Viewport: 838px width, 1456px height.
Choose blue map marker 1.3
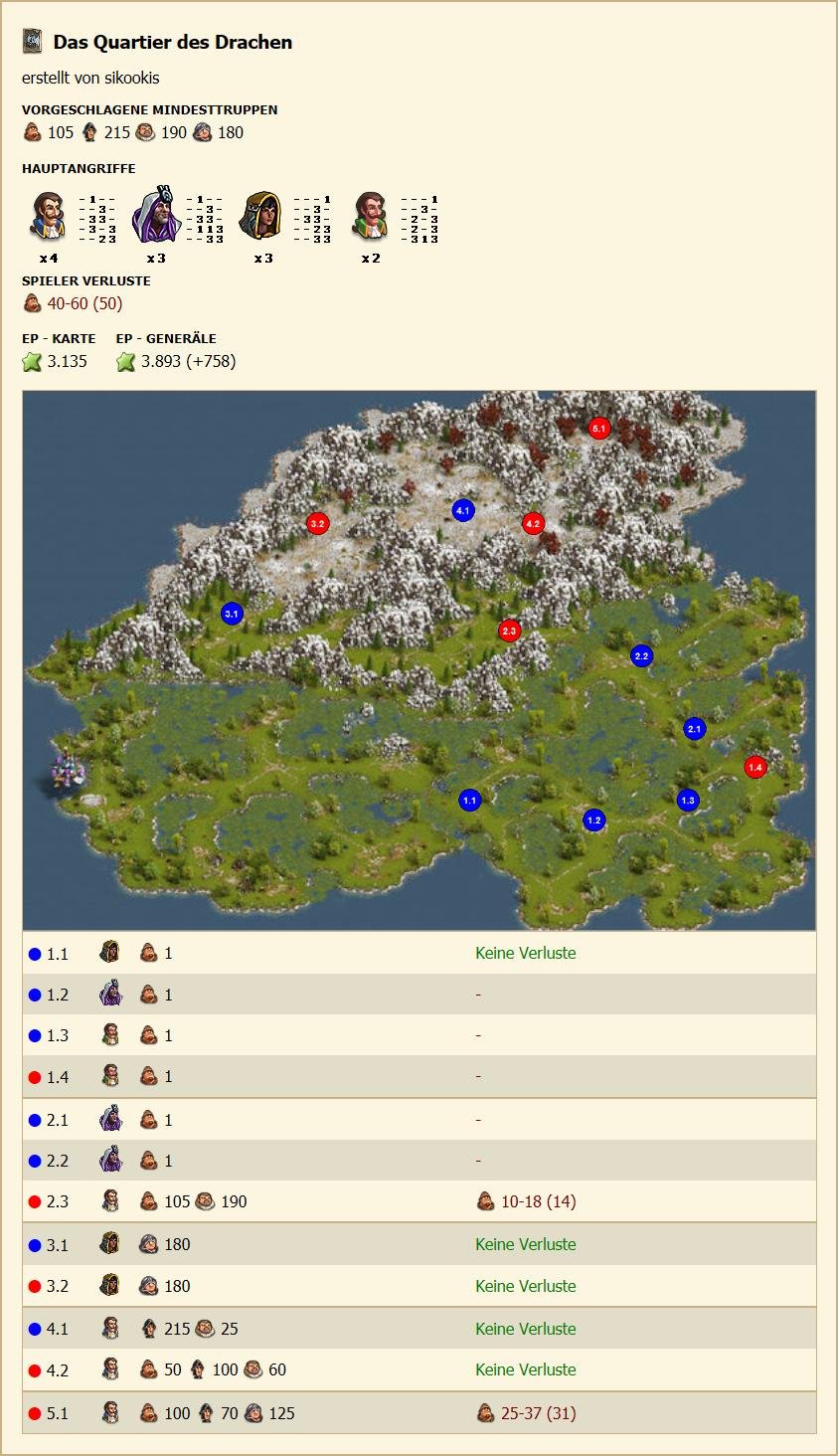tap(688, 800)
